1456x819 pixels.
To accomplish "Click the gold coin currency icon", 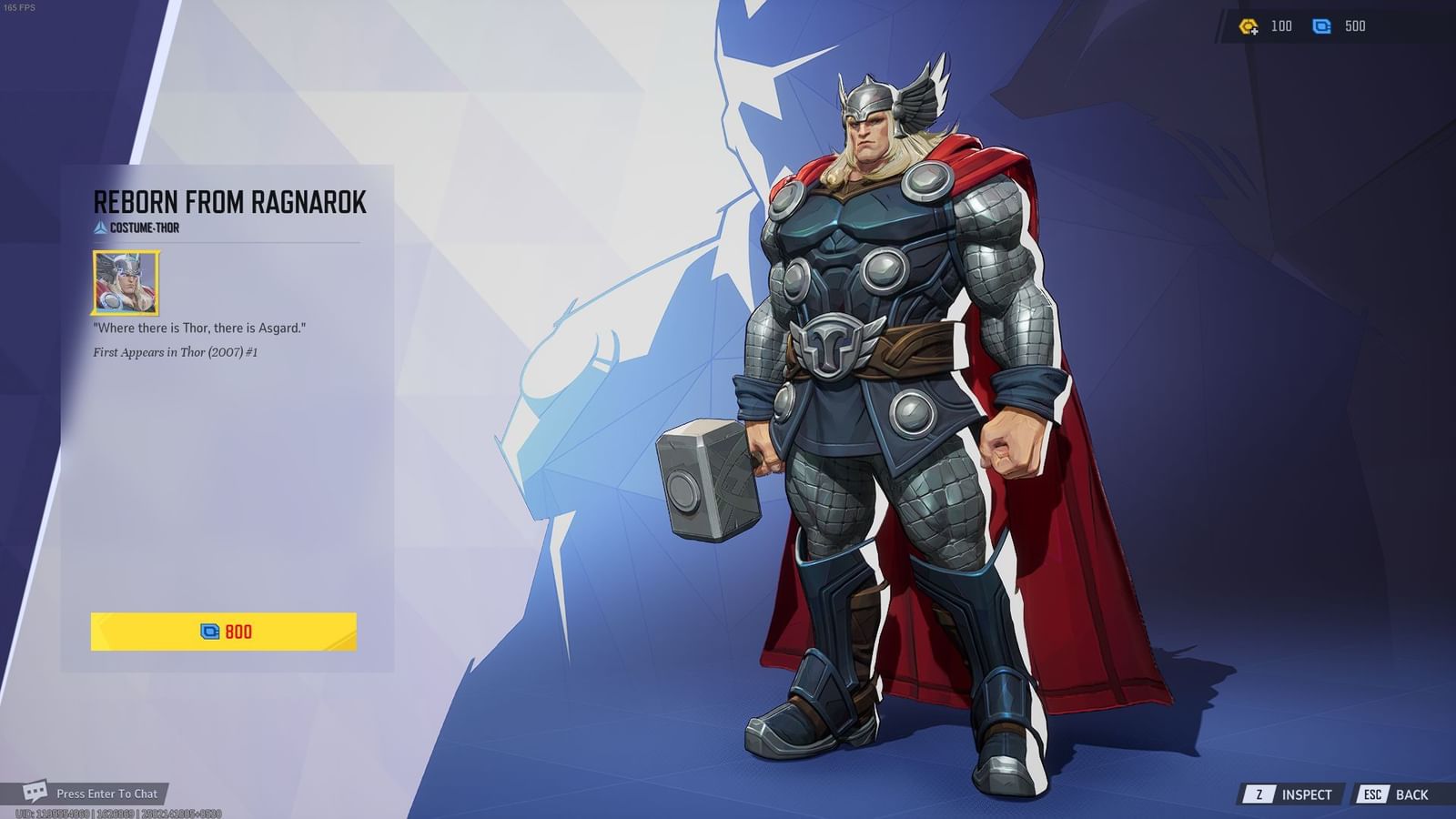I will tap(1248, 26).
